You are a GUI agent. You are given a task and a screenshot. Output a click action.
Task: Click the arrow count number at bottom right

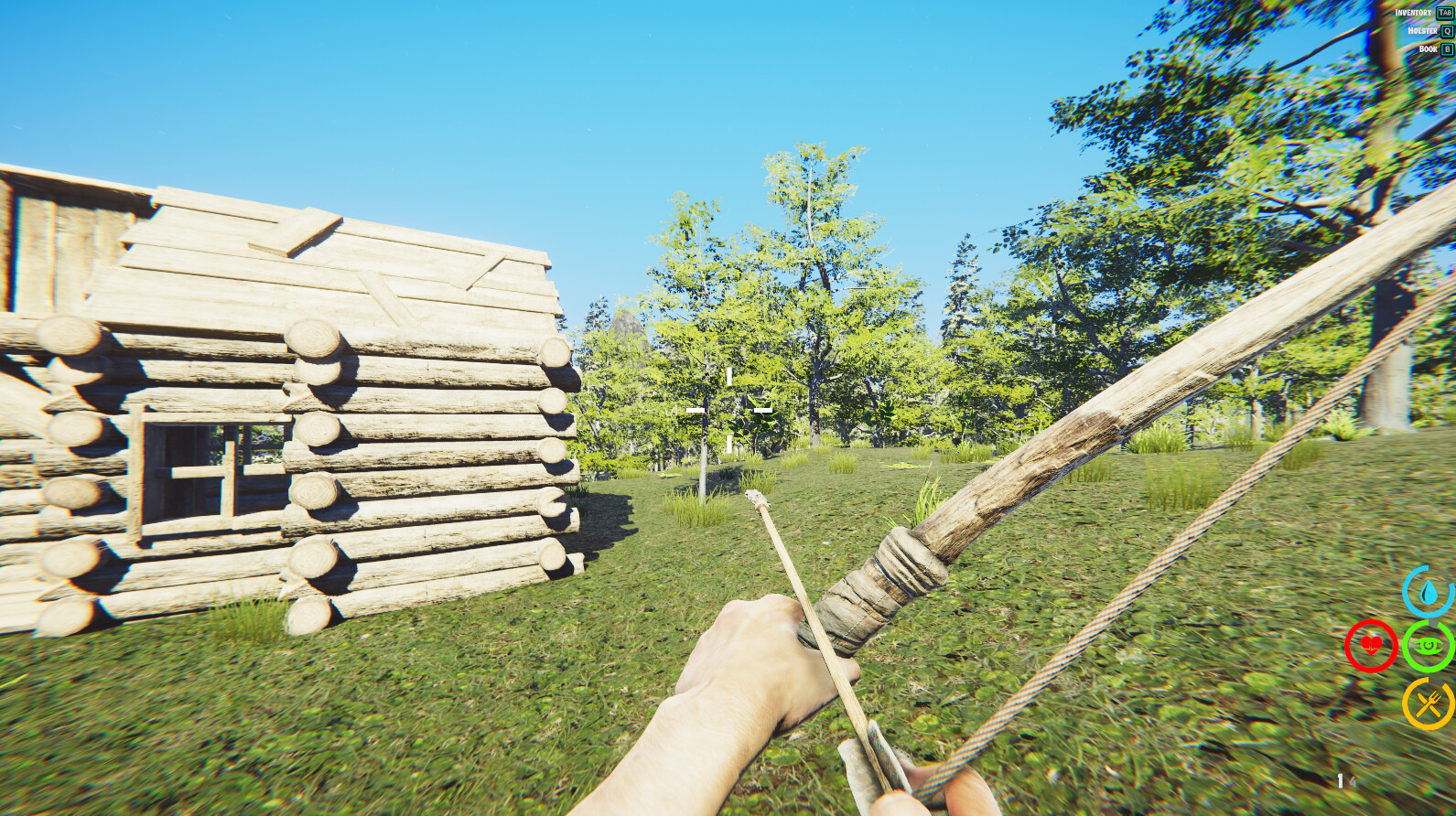click(1340, 780)
